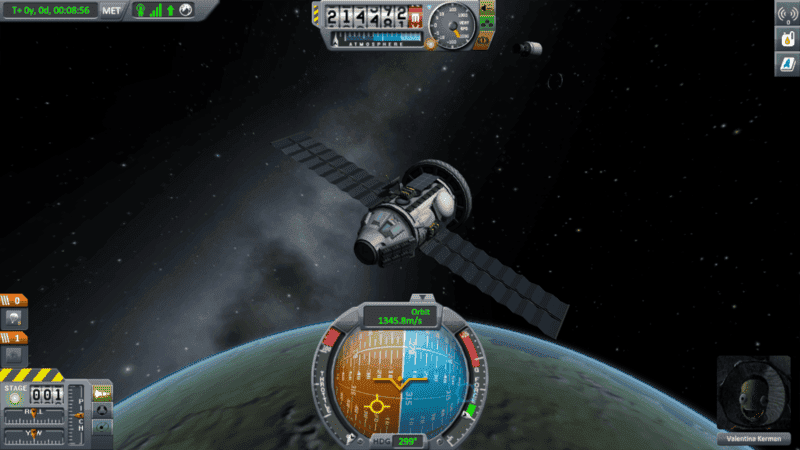This screenshot has height=450, width=800.
Task: Select the part icon in stage 1
Action: pyautogui.click(x=16, y=353)
